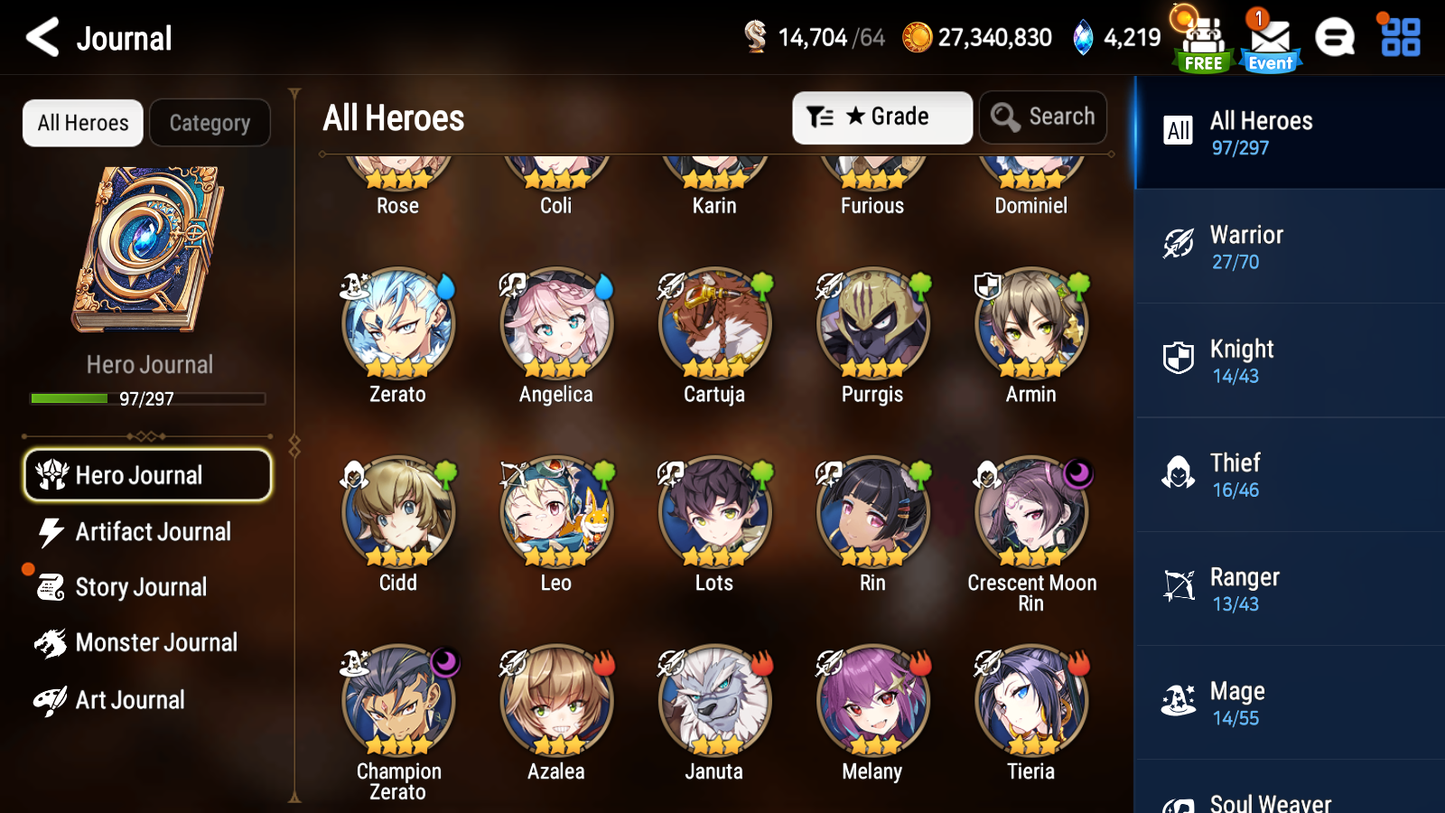Open the Event mailbox with notification
The width and height of the screenshot is (1445, 813).
[1269, 43]
